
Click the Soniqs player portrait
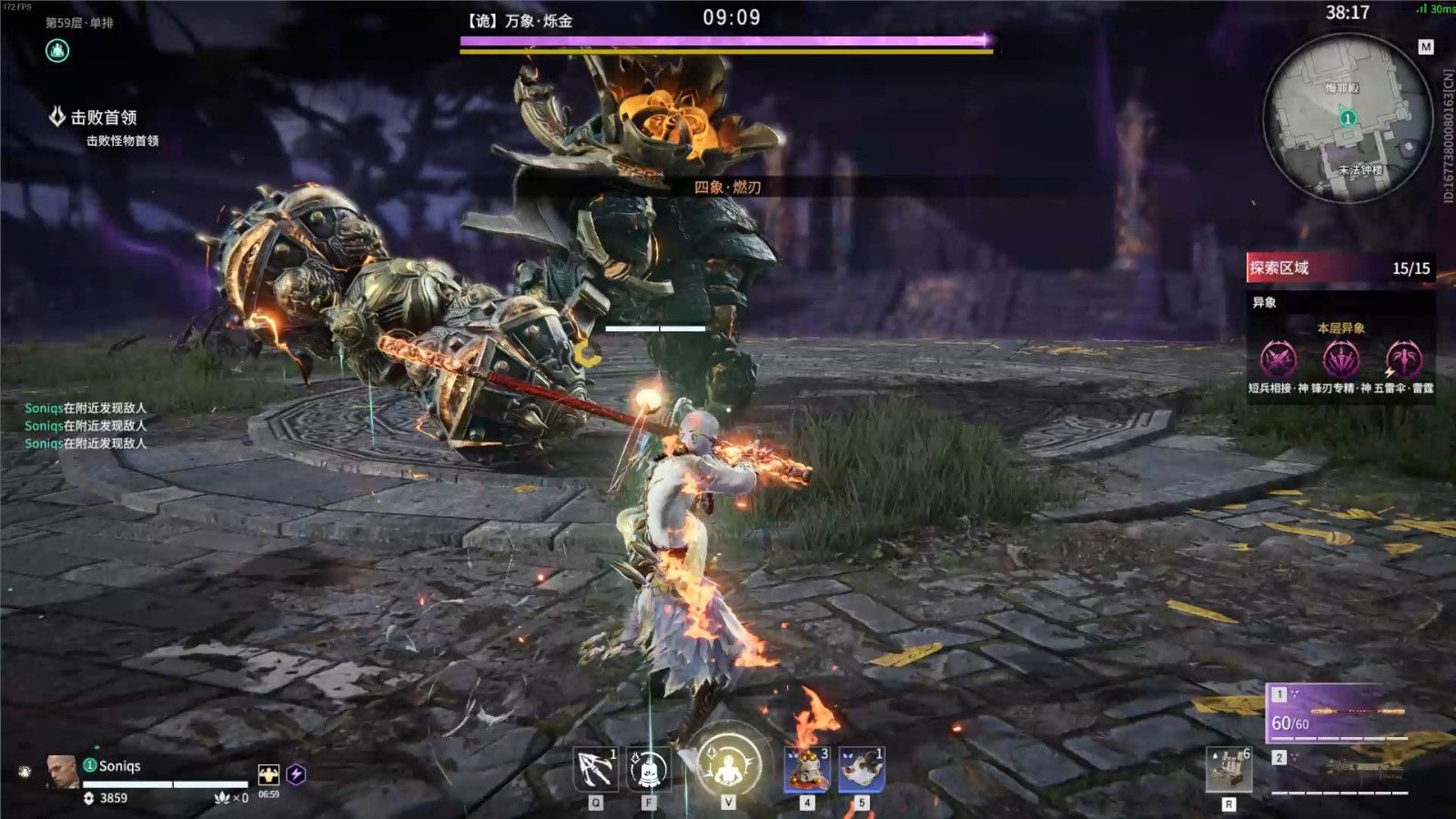tap(61, 770)
